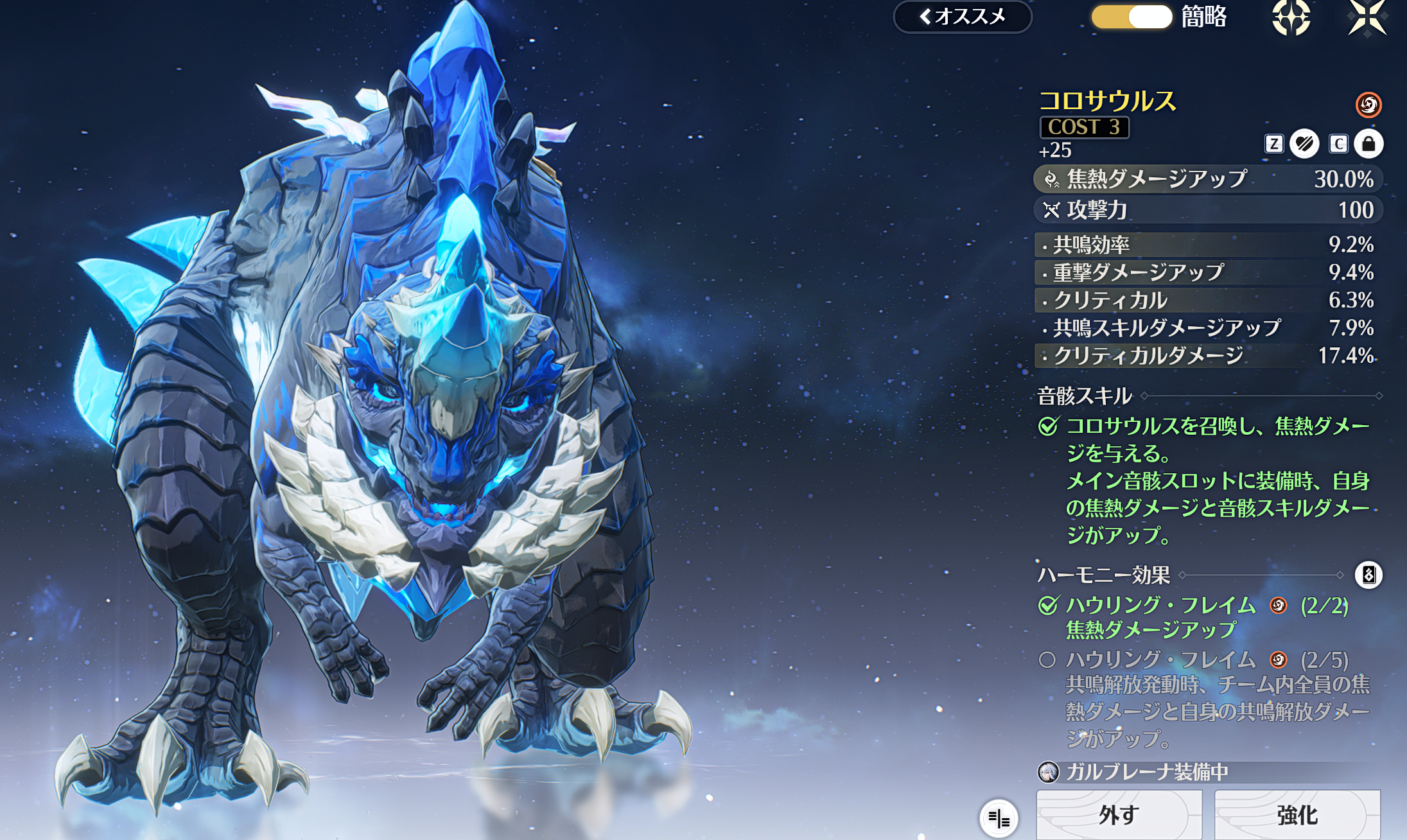
Task: Close the echo screen with the star X
Action: [x=1367, y=17]
